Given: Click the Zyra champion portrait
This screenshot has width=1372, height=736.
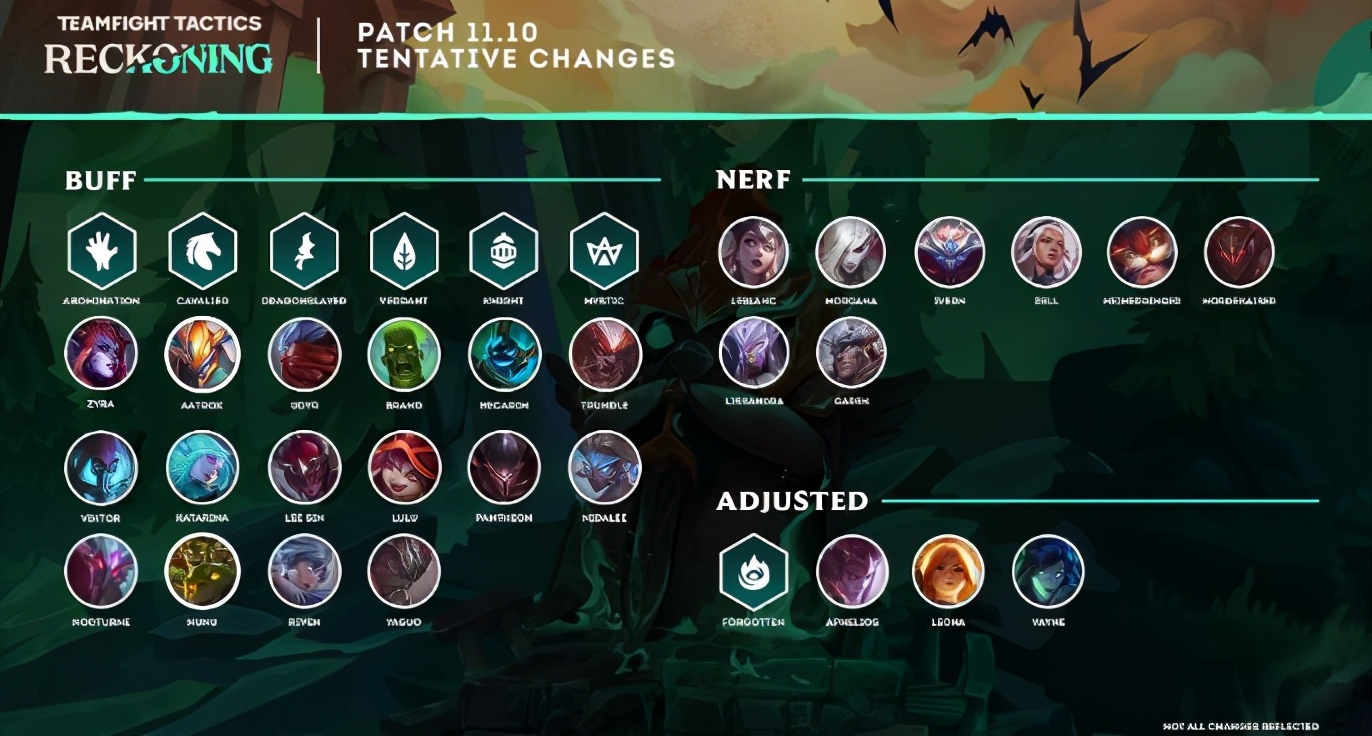Looking at the screenshot, I should pyautogui.click(x=101, y=354).
